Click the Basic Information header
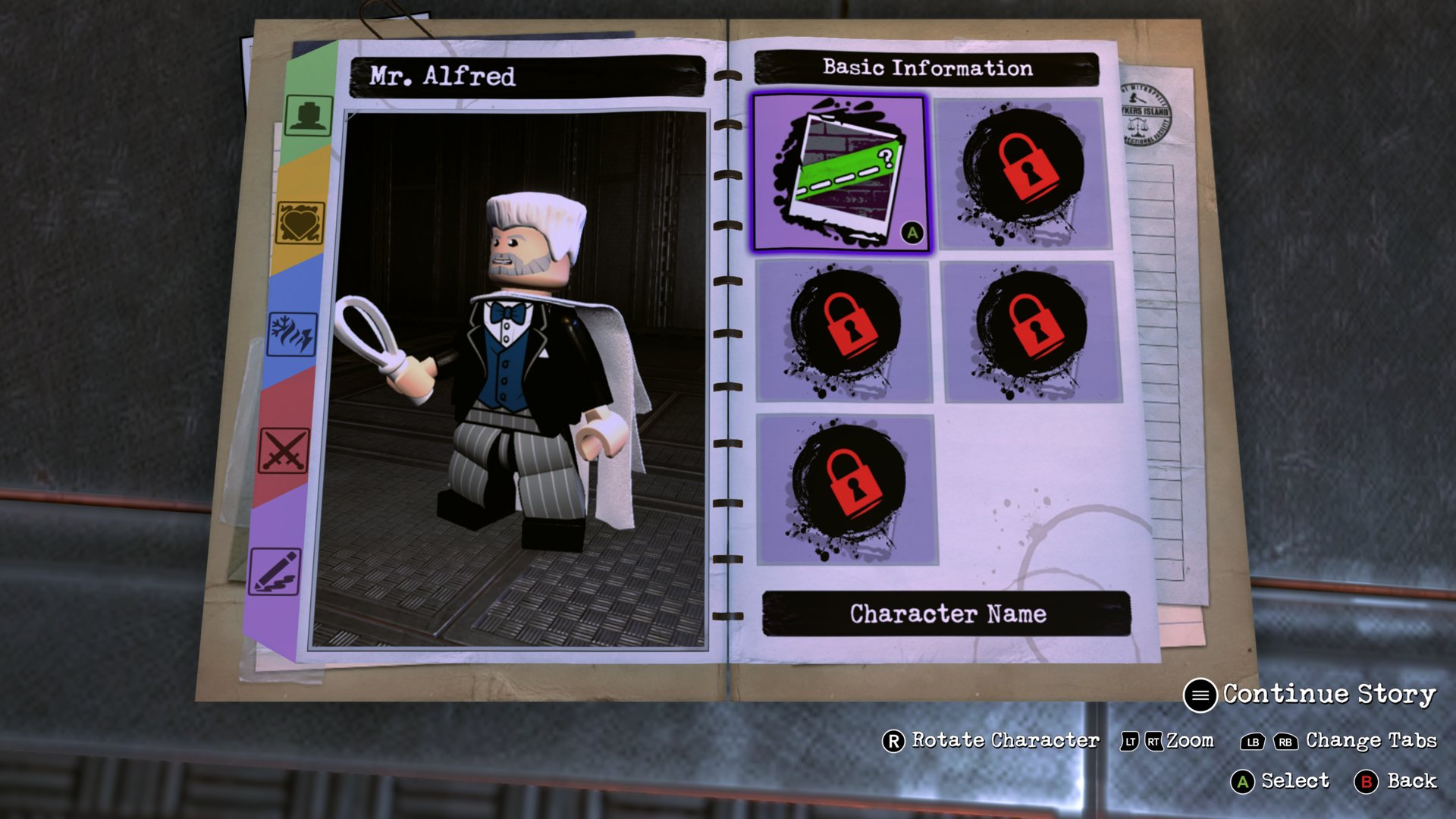This screenshot has height=819, width=1456. [x=927, y=68]
